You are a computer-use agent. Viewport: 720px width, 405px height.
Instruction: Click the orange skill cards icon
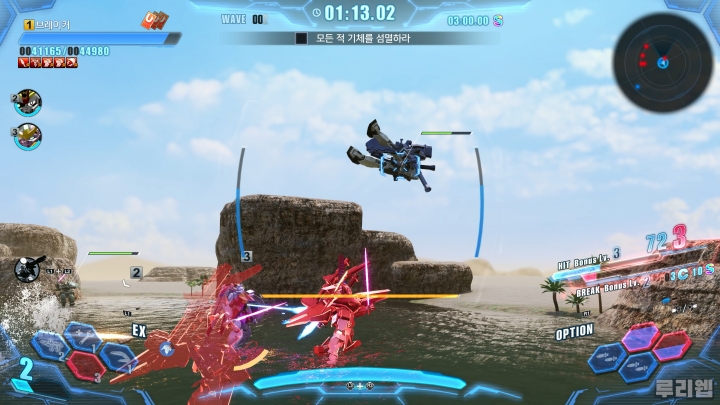(155, 18)
